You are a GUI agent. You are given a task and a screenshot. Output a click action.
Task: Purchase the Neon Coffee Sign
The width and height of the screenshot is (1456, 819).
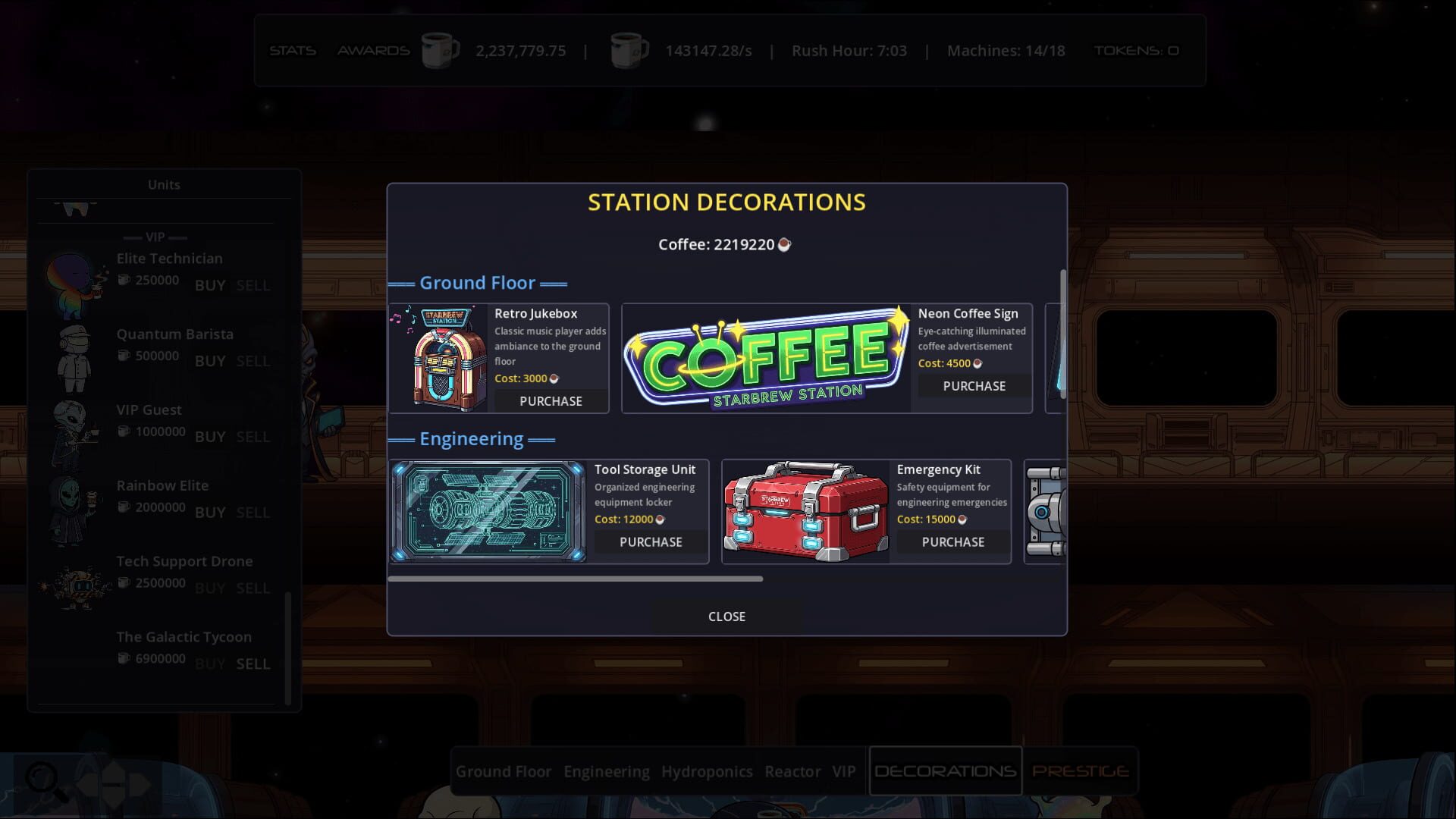[x=973, y=386]
